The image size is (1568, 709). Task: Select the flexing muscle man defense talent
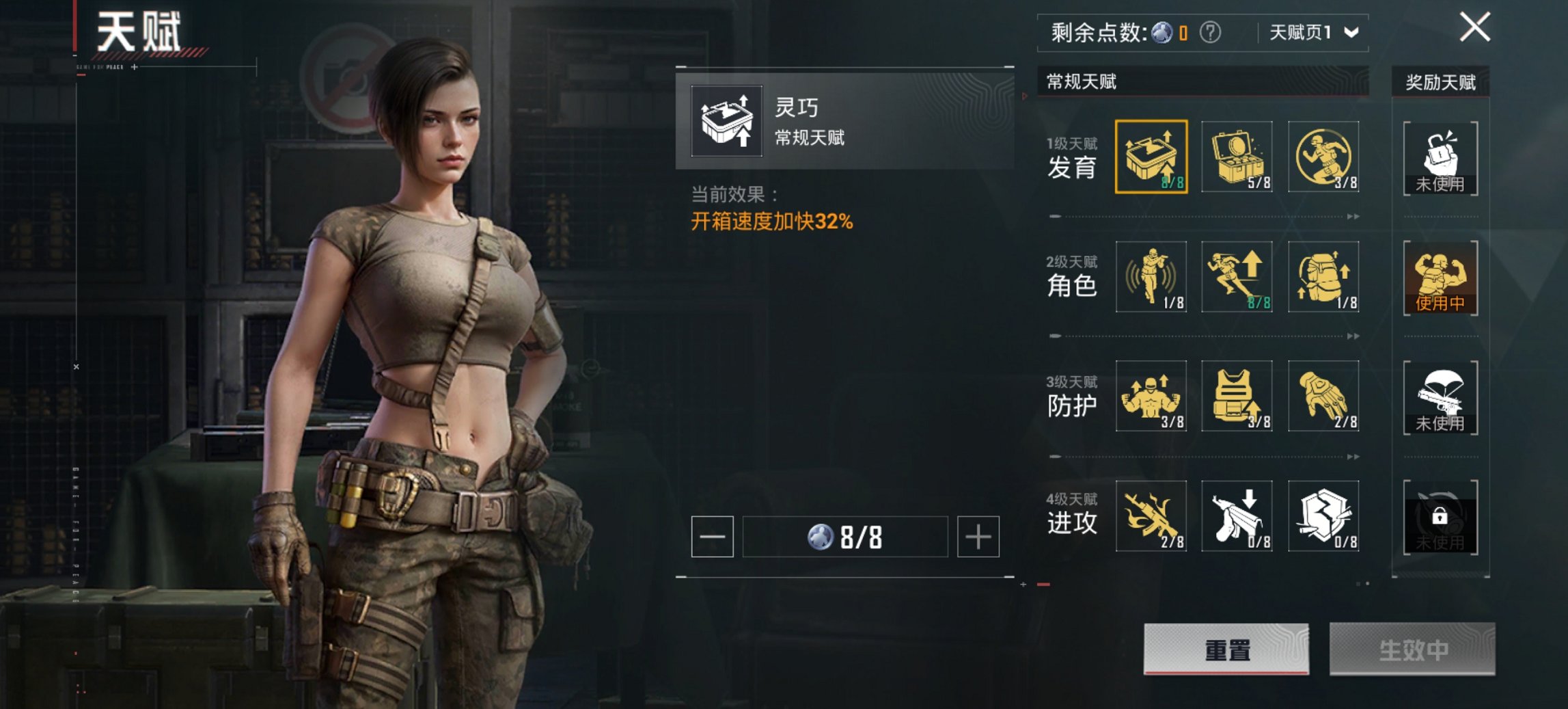1151,396
